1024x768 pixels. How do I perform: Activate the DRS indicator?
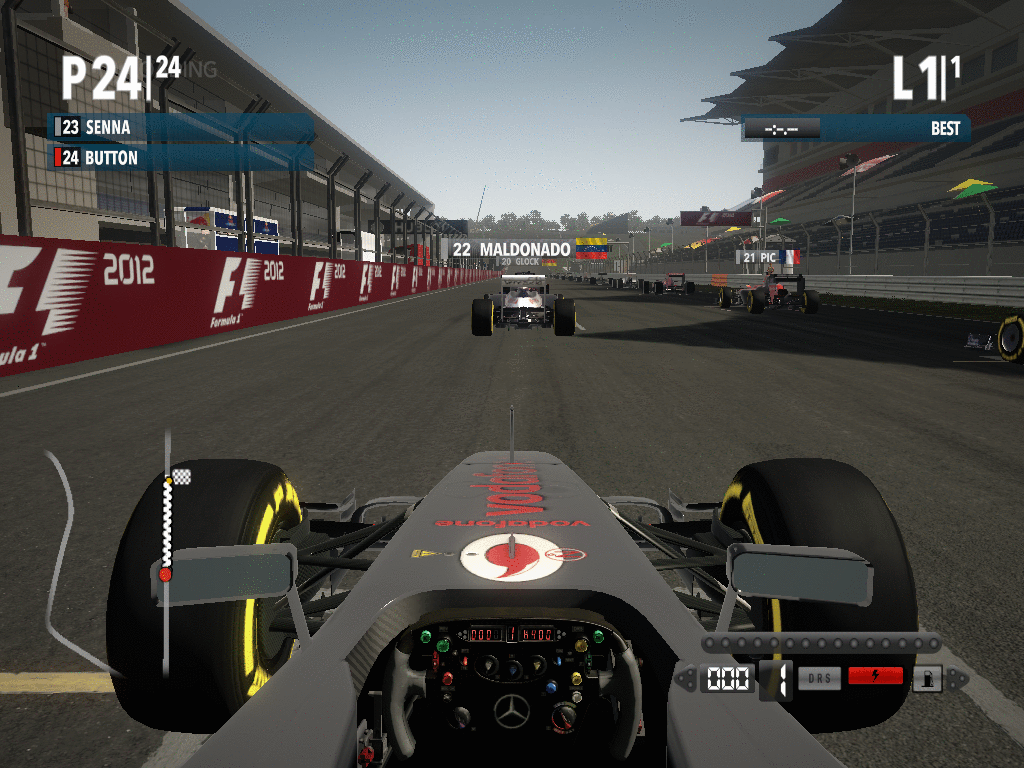pos(819,677)
